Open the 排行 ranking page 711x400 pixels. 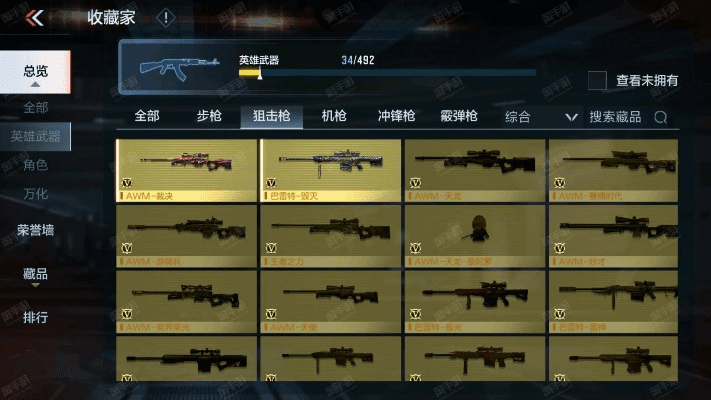point(35,318)
